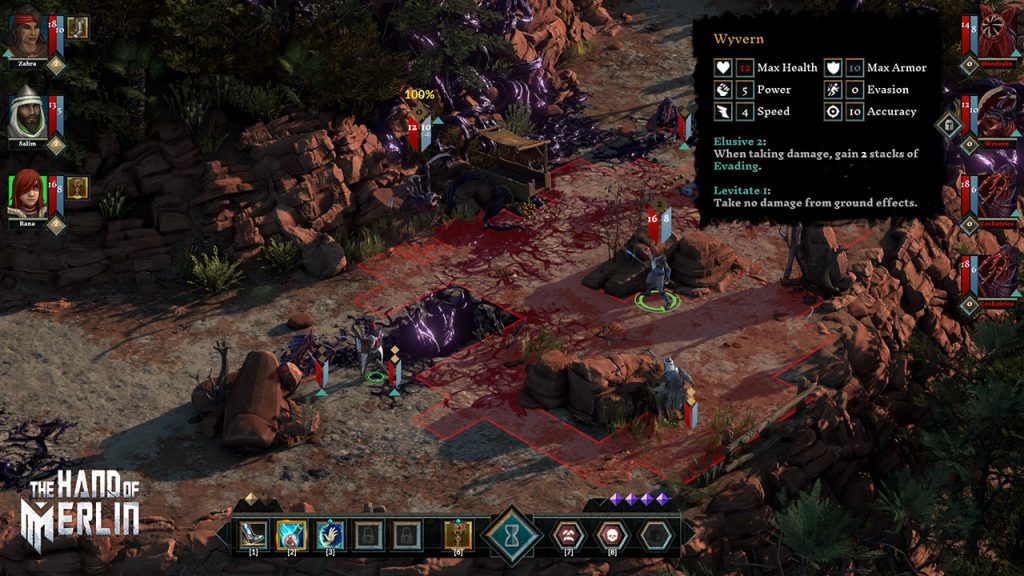
Task: Click the golden relic status icon beside Rana
Action: (80, 187)
